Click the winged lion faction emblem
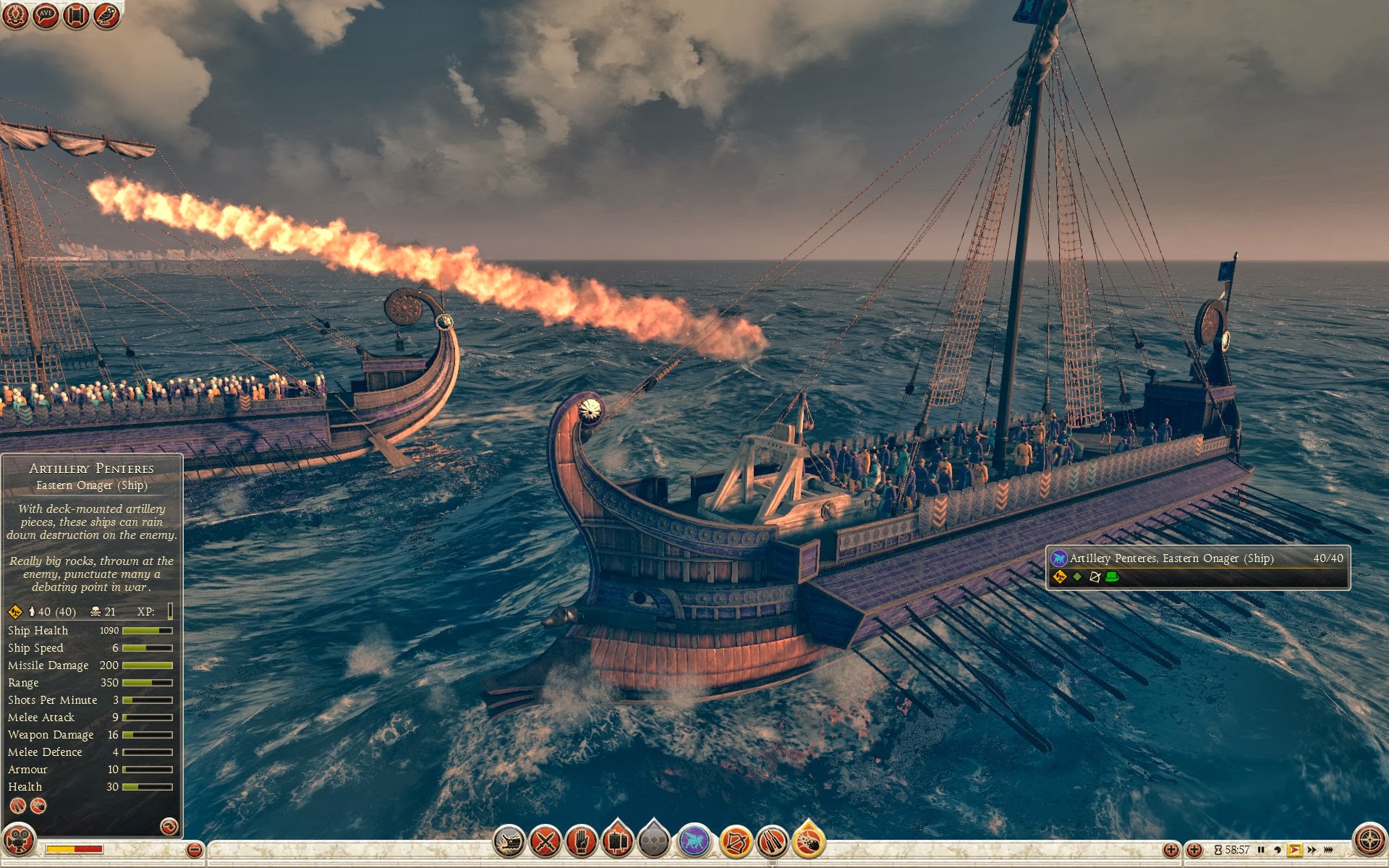The height and width of the screenshot is (868, 1389). 694,841
